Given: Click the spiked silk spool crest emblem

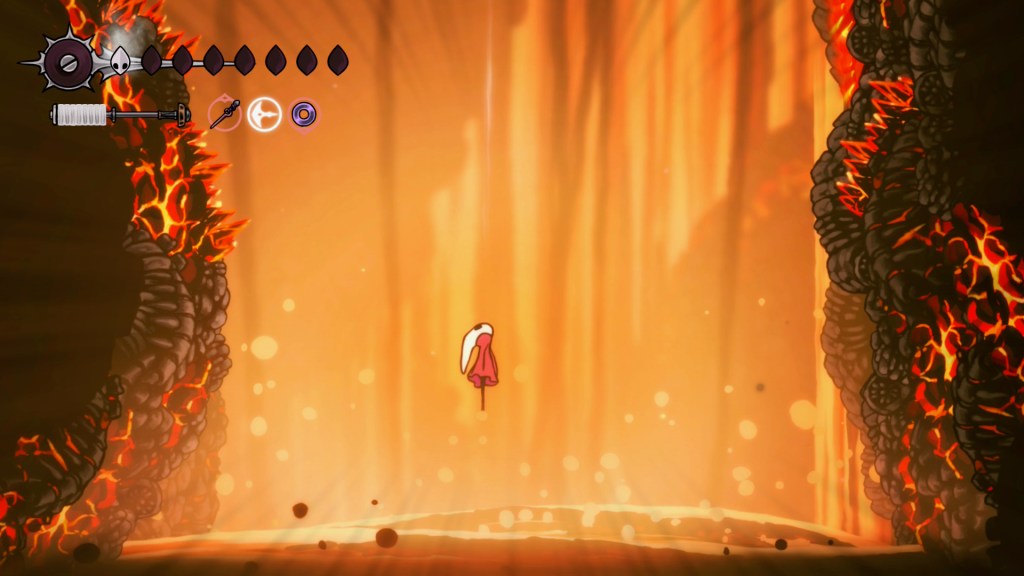Looking at the screenshot, I should coord(69,63).
